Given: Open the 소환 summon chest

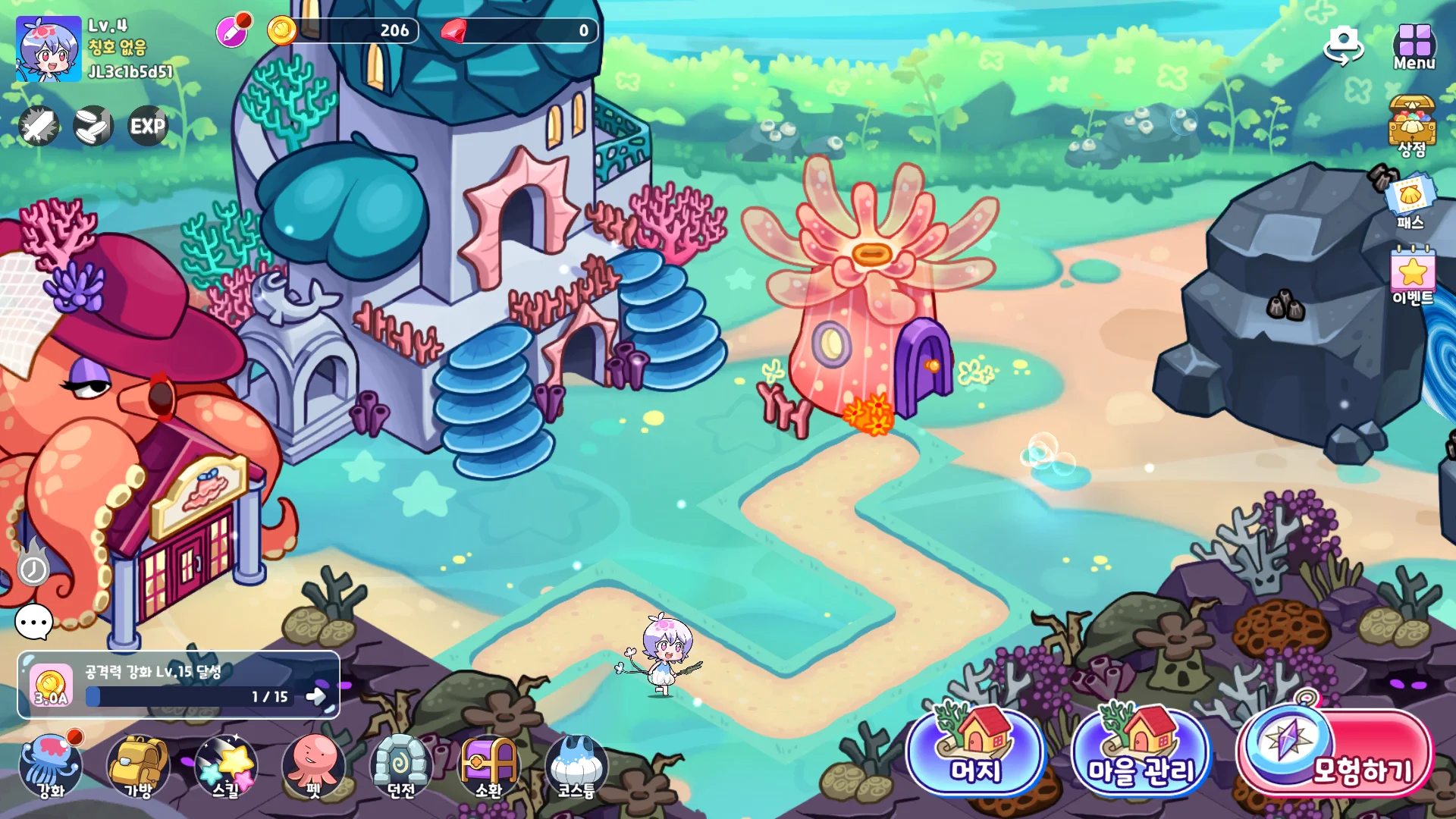Looking at the screenshot, I should pyautogui.click(x=488, y=766).
